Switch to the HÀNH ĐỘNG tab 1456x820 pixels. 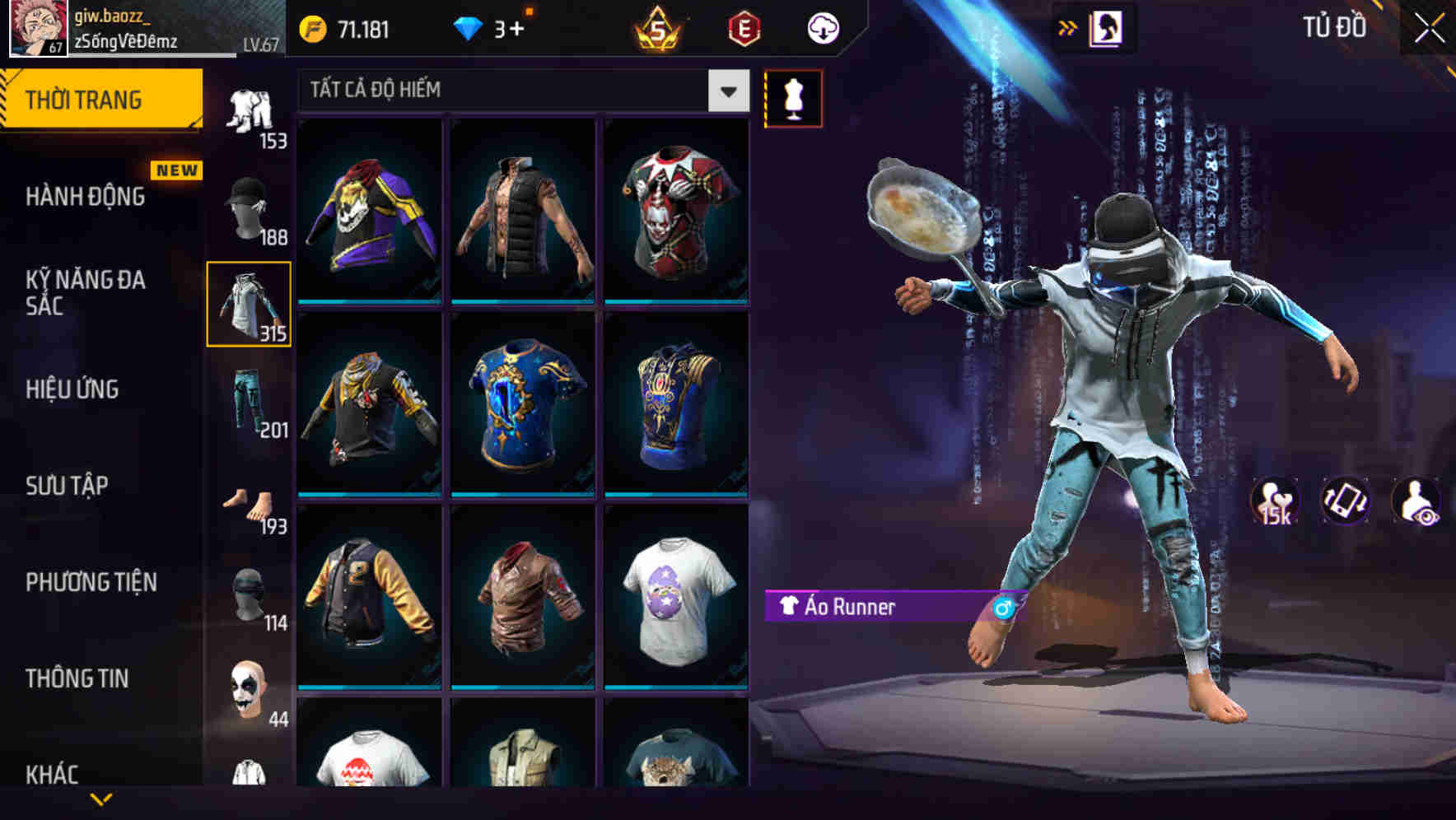(x=86, y=197)
